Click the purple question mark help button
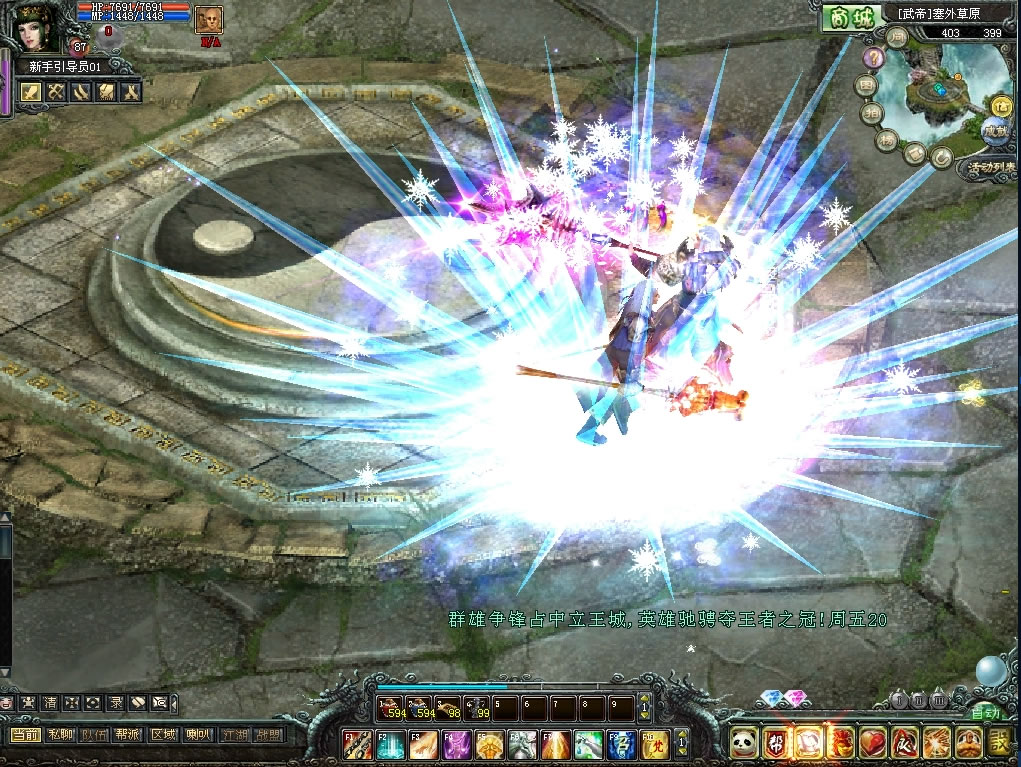 pyautogui.click(x=873, y=57)
